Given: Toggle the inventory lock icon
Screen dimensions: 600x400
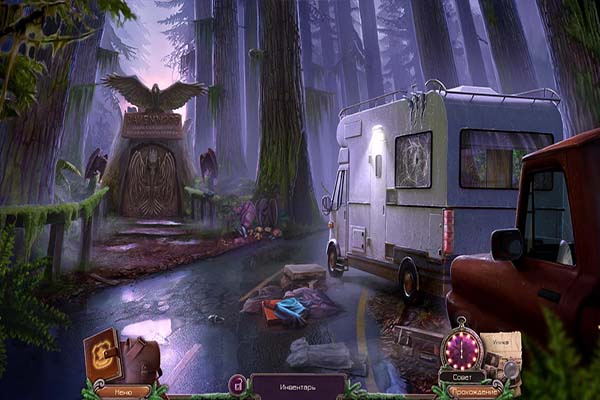Looking at the screenshot, I should pyautogui.click(x=238, y=384).
